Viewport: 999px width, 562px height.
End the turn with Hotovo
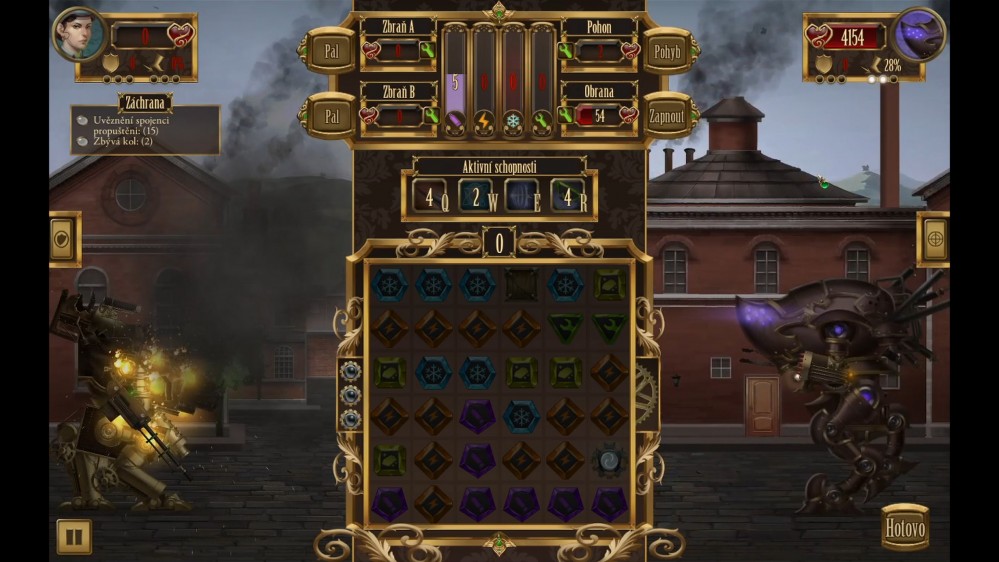pyautogui.click(x=905, y=527)
